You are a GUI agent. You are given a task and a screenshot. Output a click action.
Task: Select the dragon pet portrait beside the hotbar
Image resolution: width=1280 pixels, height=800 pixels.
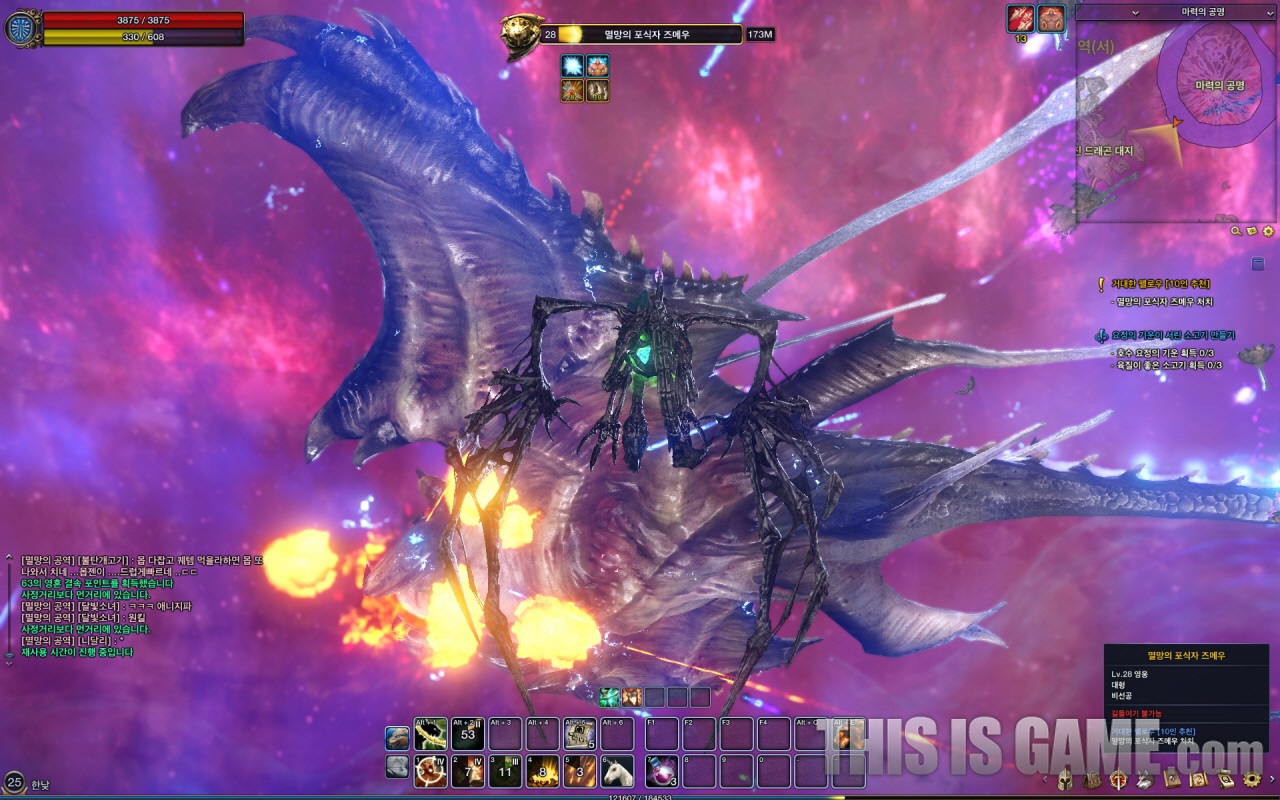397,738
